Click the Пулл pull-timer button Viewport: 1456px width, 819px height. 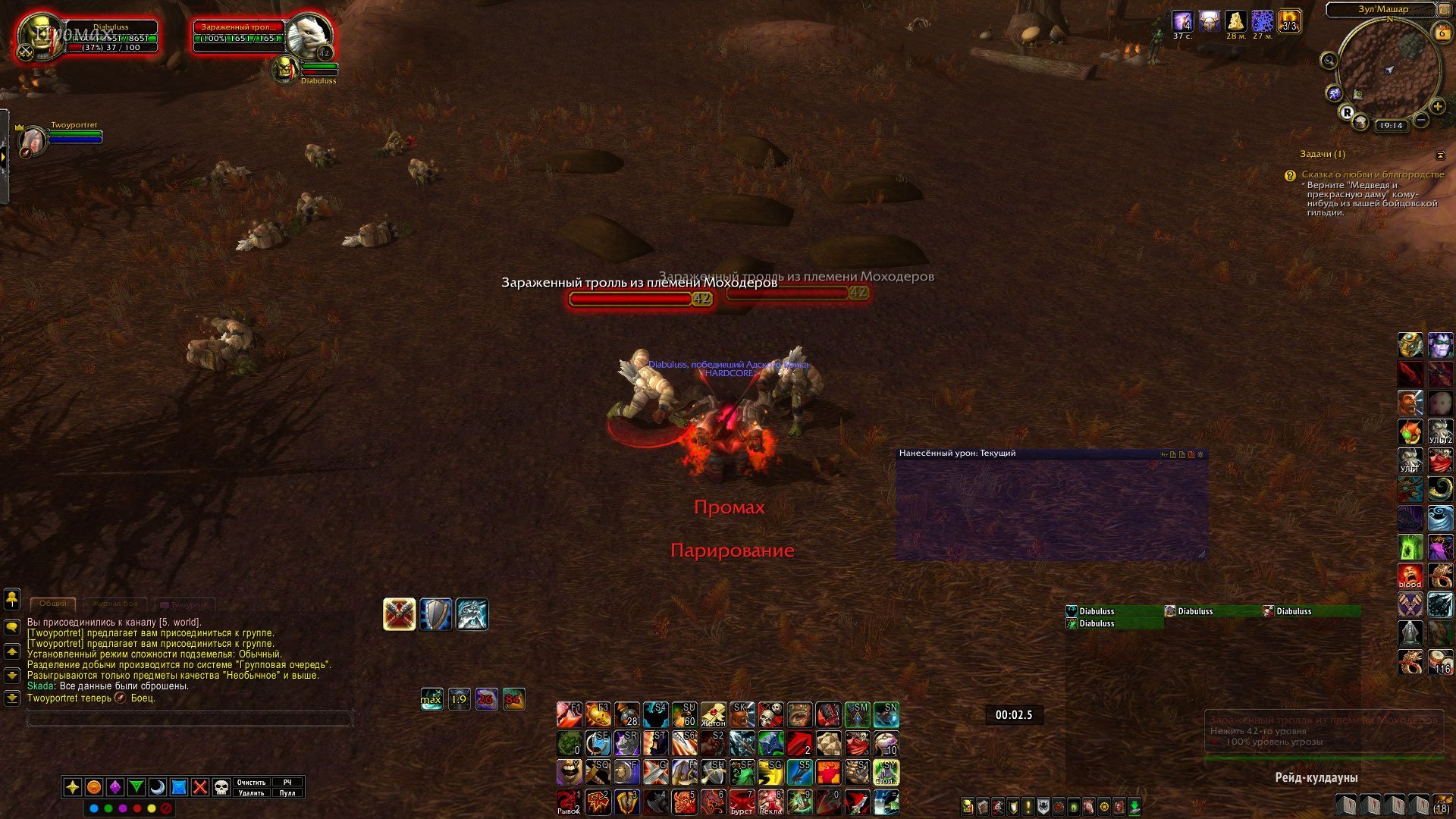pos(287,793)
